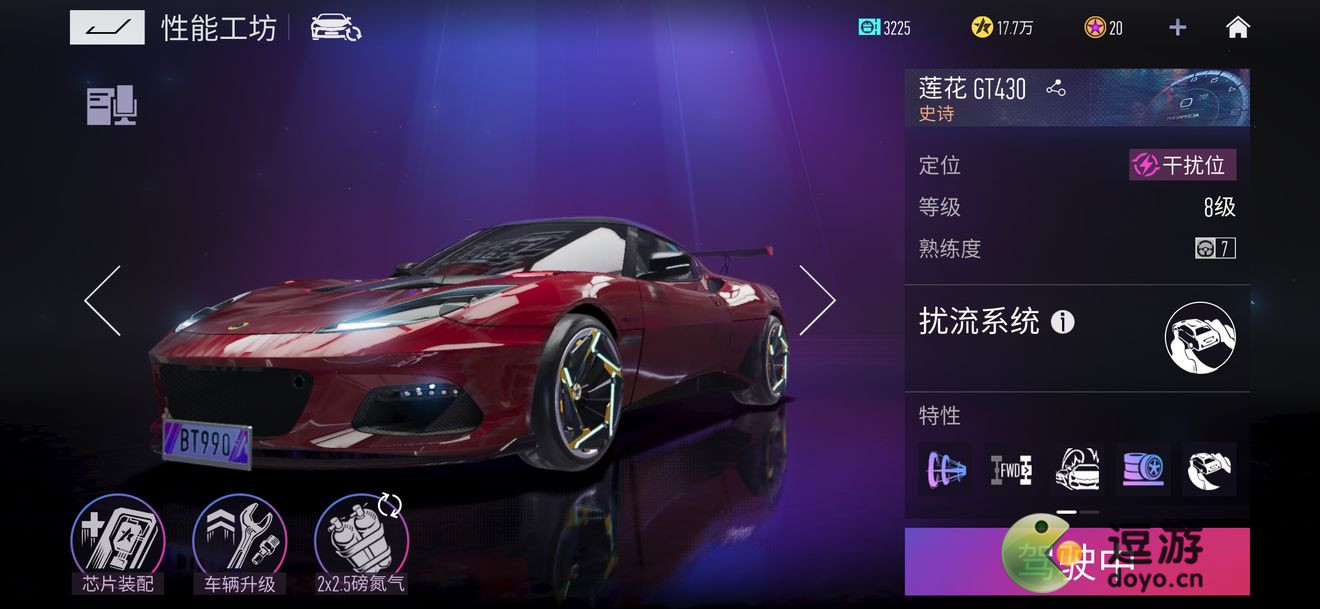Click the 干扰位 role tag
The height and width of the screenshot is (609, 1320).
[x=1183, y=165]
